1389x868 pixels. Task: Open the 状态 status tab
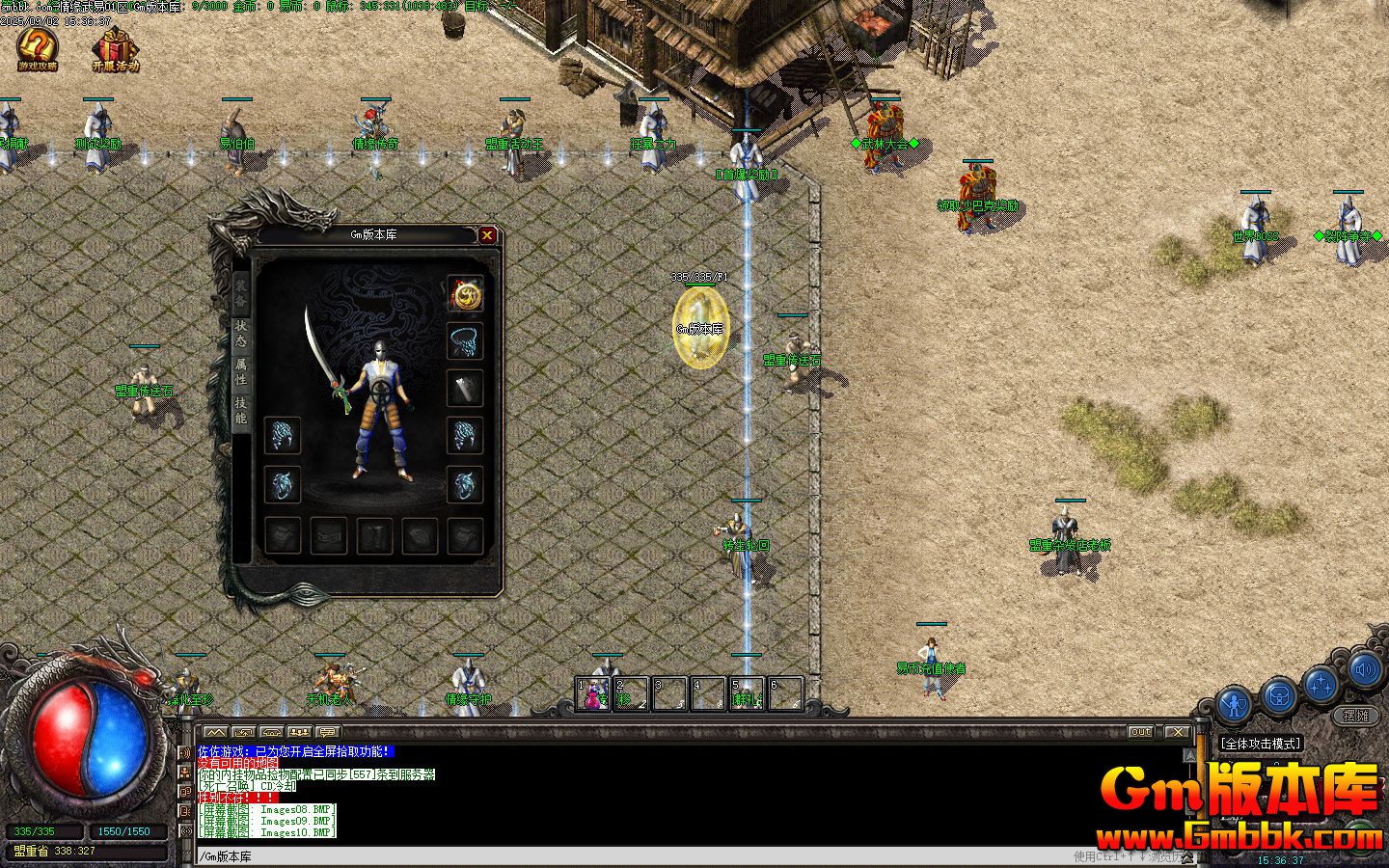click(240, 333)
